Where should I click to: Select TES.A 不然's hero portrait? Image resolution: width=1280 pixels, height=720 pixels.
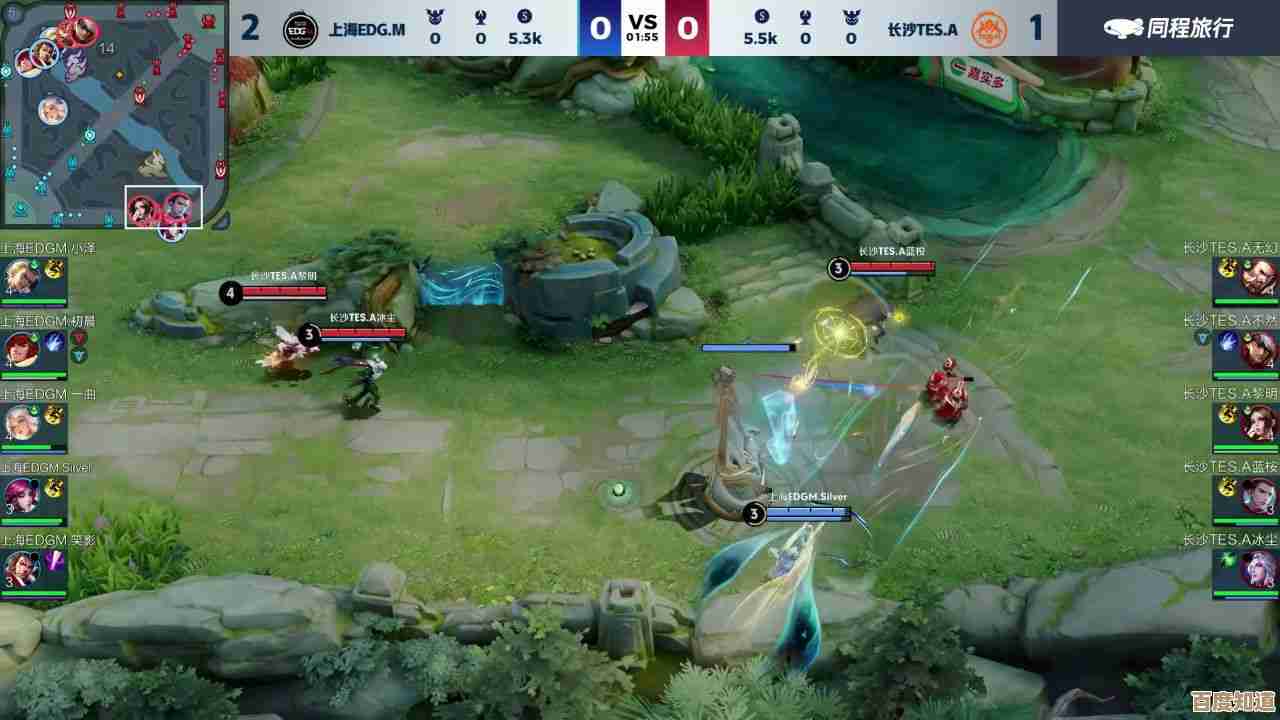[1261, 348]
